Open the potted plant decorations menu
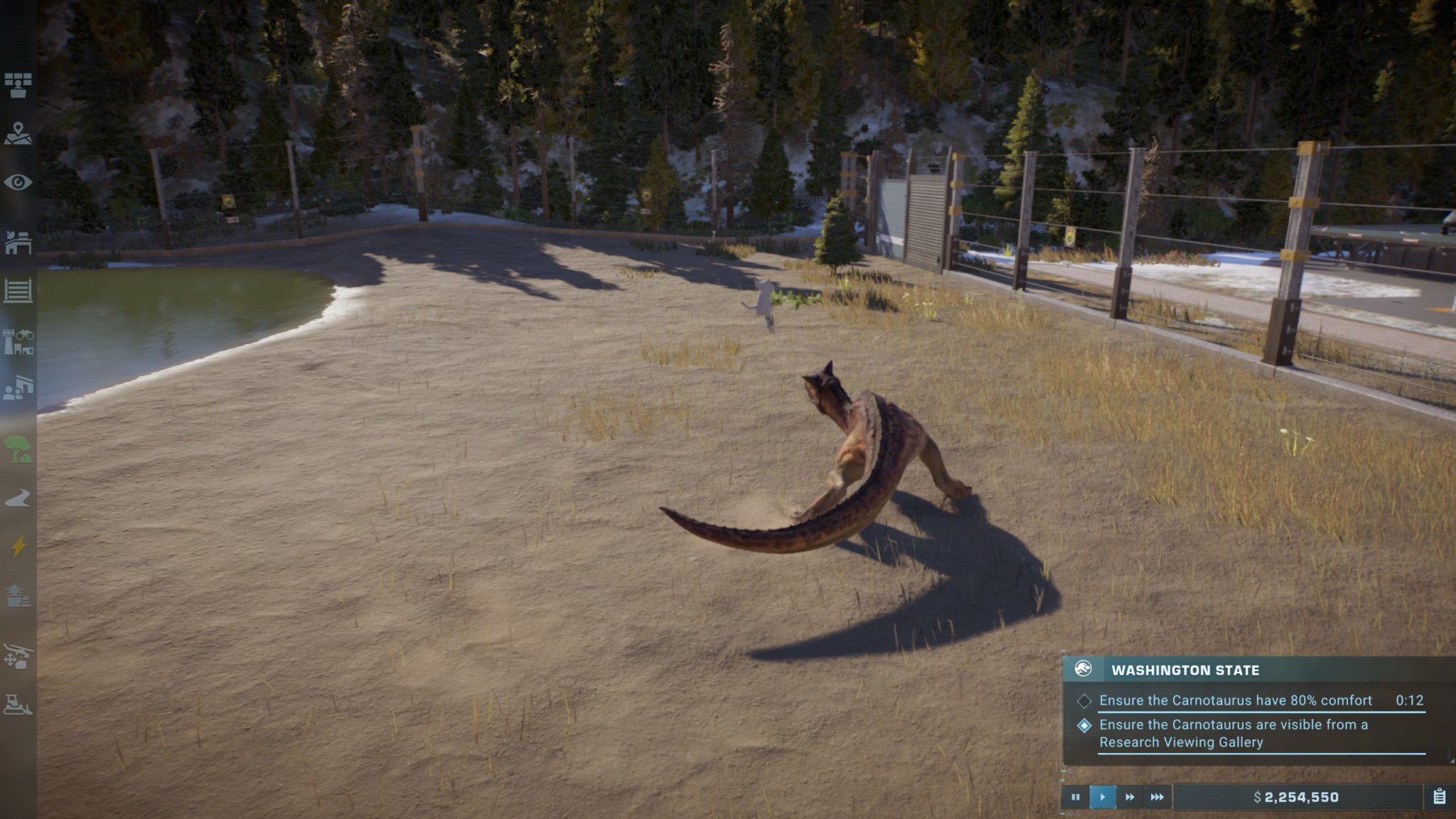 click(x=18, y=596)
